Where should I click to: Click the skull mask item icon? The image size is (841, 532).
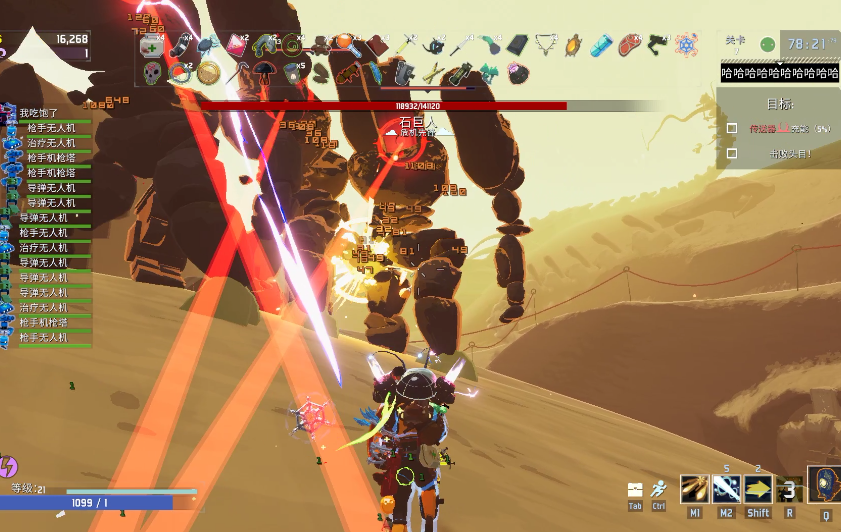152,73
